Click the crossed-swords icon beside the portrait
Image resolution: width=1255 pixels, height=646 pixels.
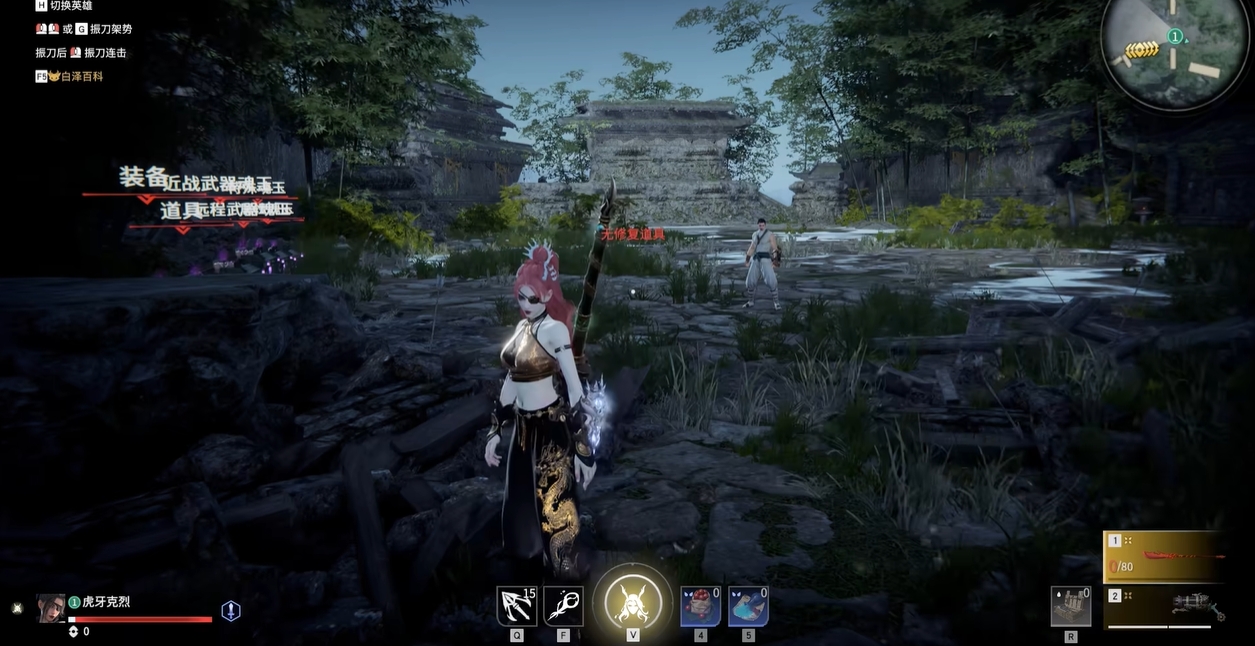pyautogui.click(x=17, y=608)
